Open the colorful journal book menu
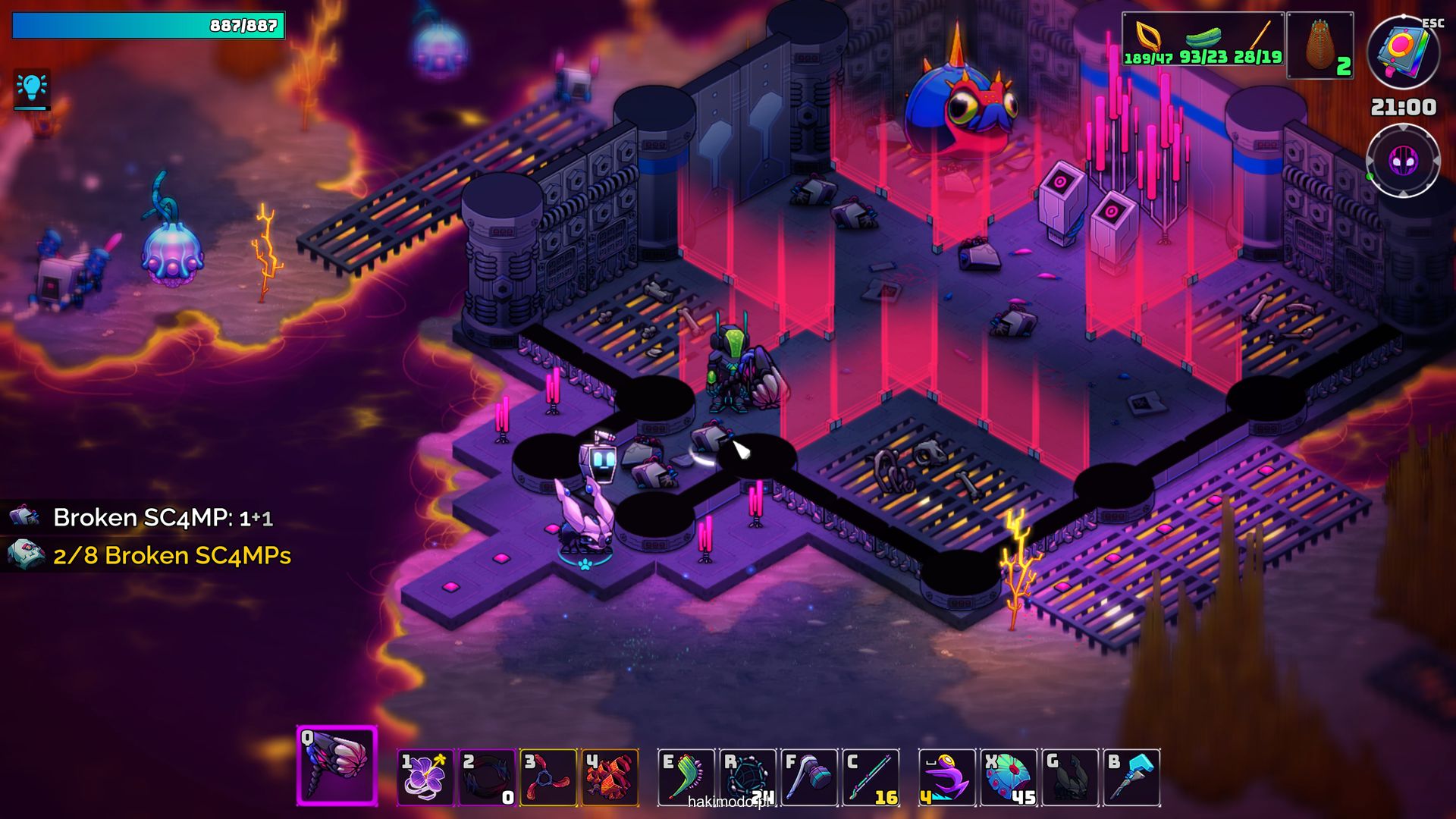1456x819 pixels. (x=1402, y=52)
